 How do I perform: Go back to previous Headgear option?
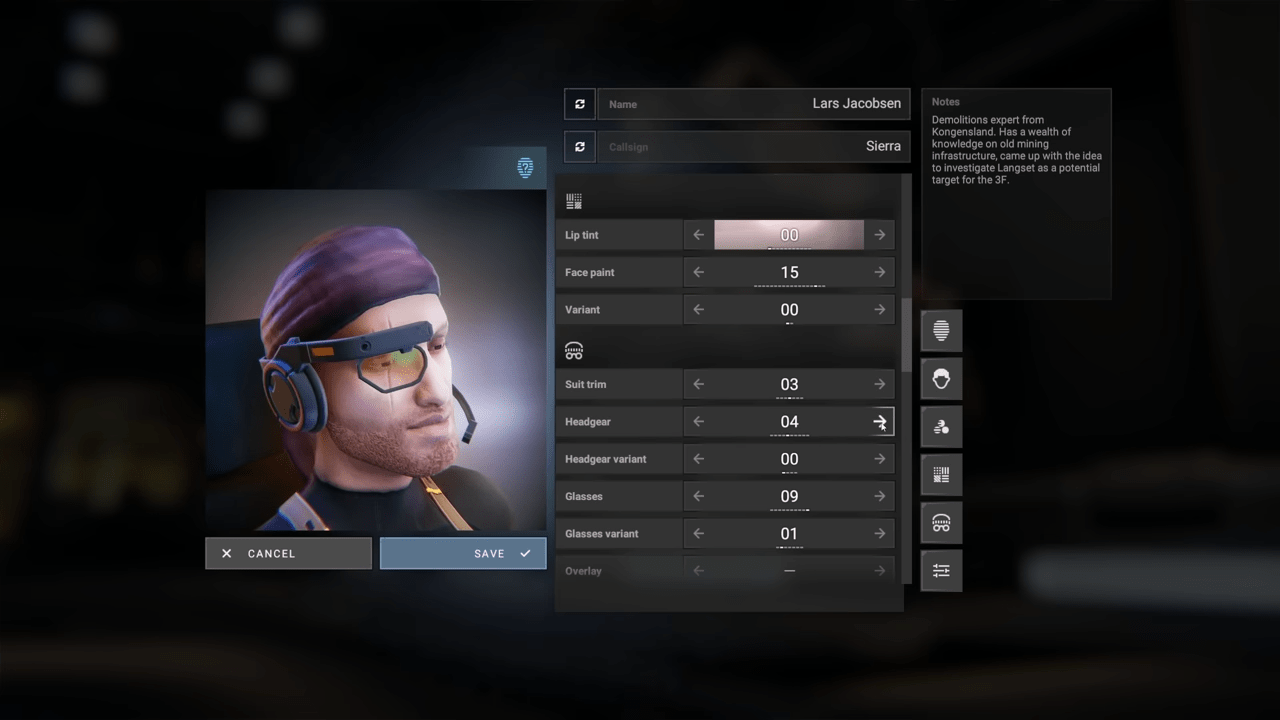click(x=698, y=422)
